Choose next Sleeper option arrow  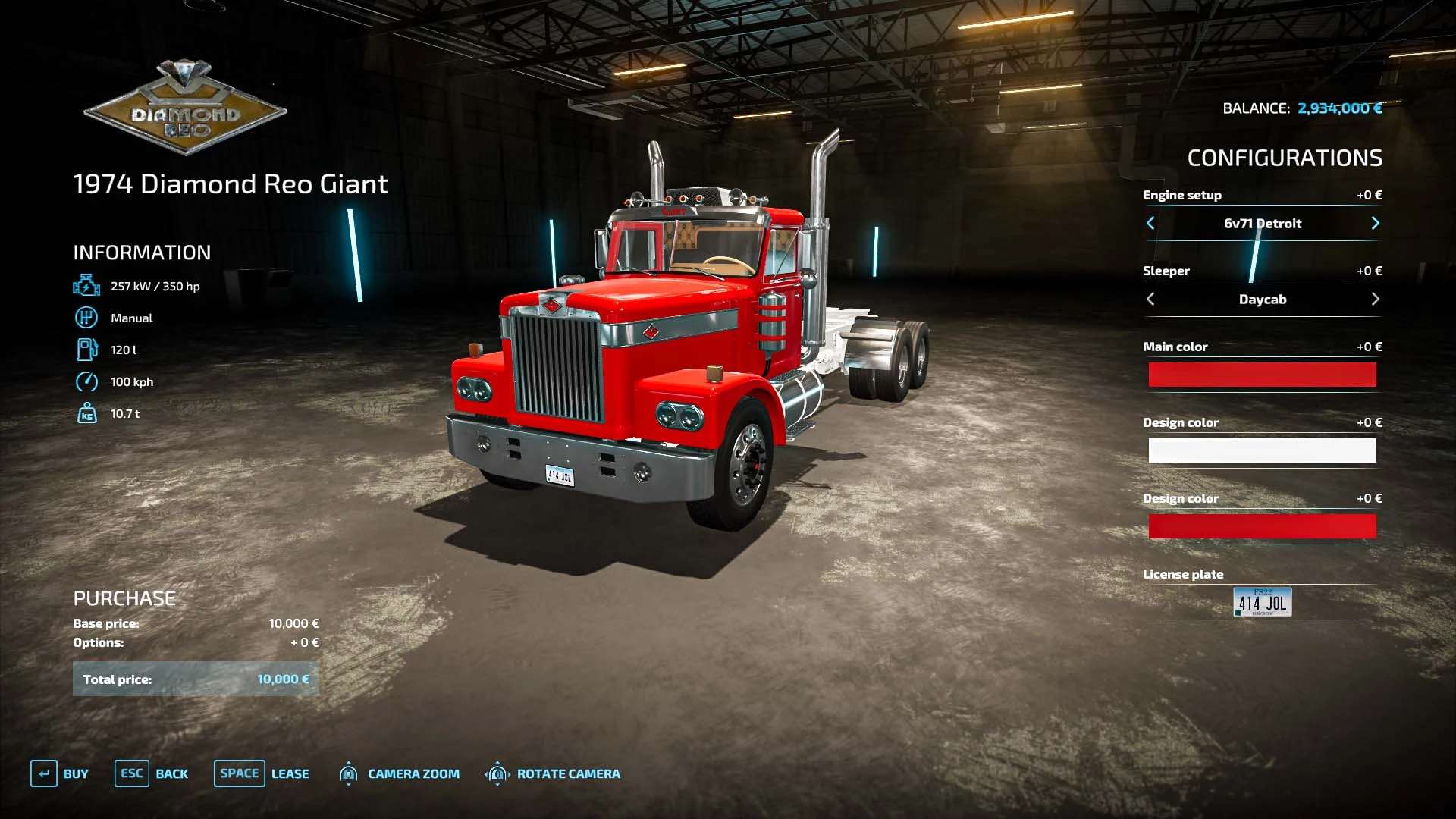(1375, 299)
